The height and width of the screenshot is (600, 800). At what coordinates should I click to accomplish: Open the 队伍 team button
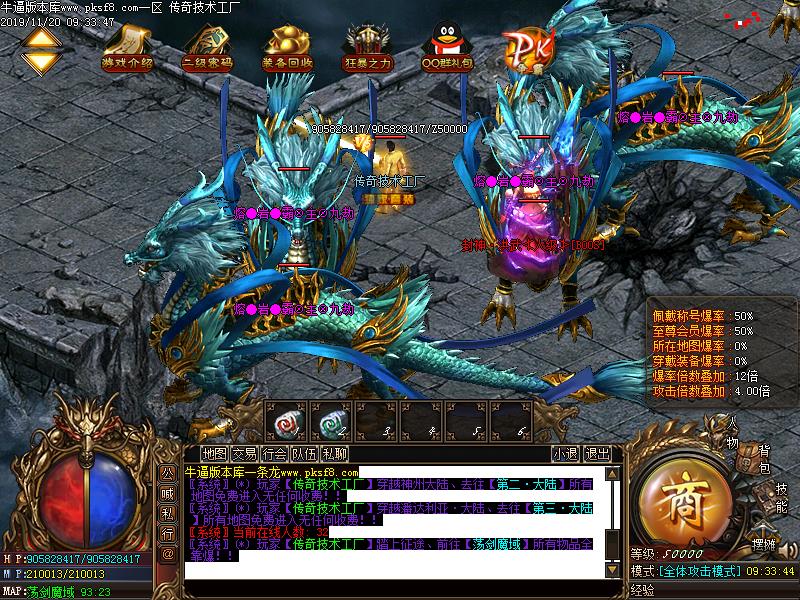click(x=305, y=453)
